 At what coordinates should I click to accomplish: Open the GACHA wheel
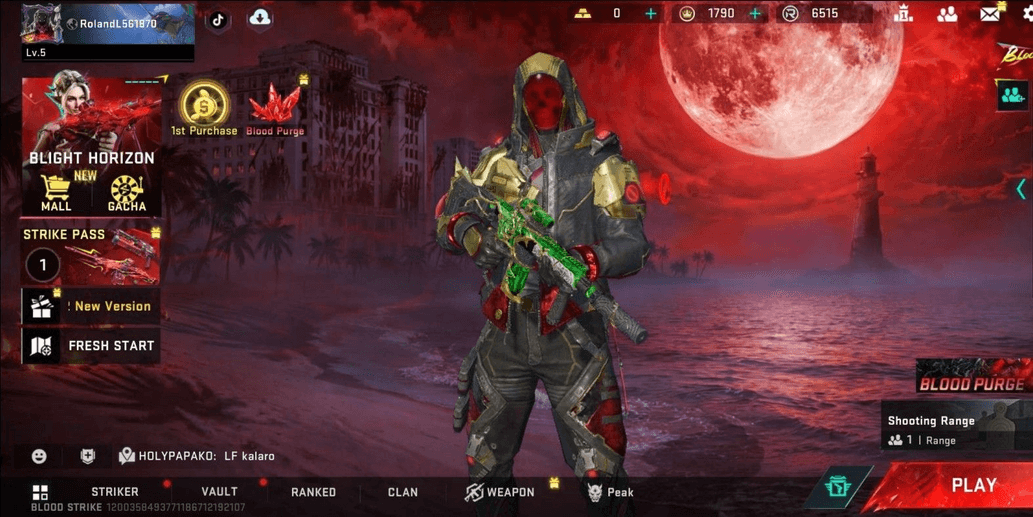[x=127, y=193]
